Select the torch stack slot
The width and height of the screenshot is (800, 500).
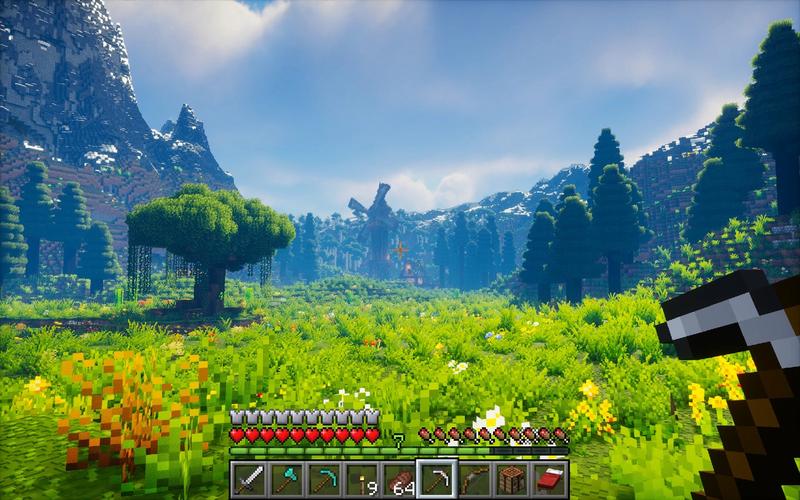pos(361,479)
